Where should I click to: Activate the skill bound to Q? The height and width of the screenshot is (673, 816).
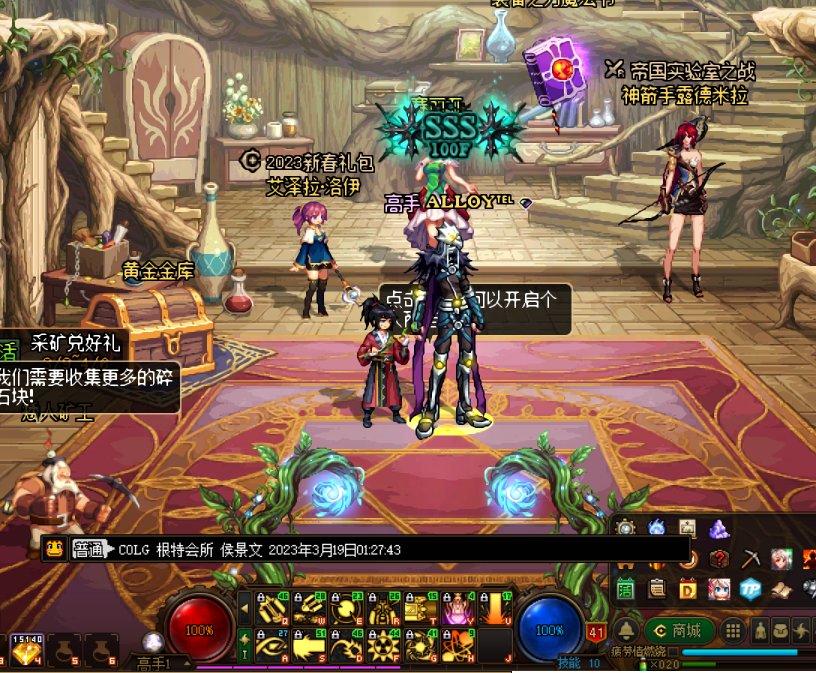pos(273,608)
